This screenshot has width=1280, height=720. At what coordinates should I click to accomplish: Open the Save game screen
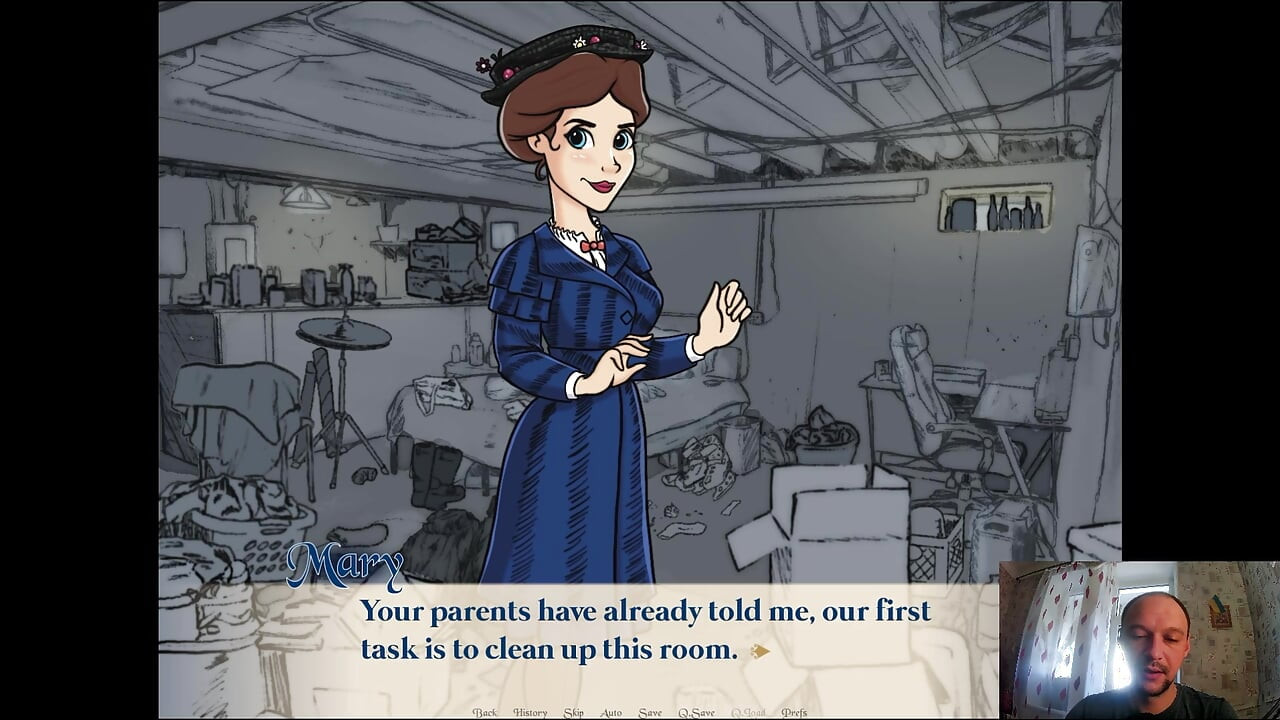649,712
